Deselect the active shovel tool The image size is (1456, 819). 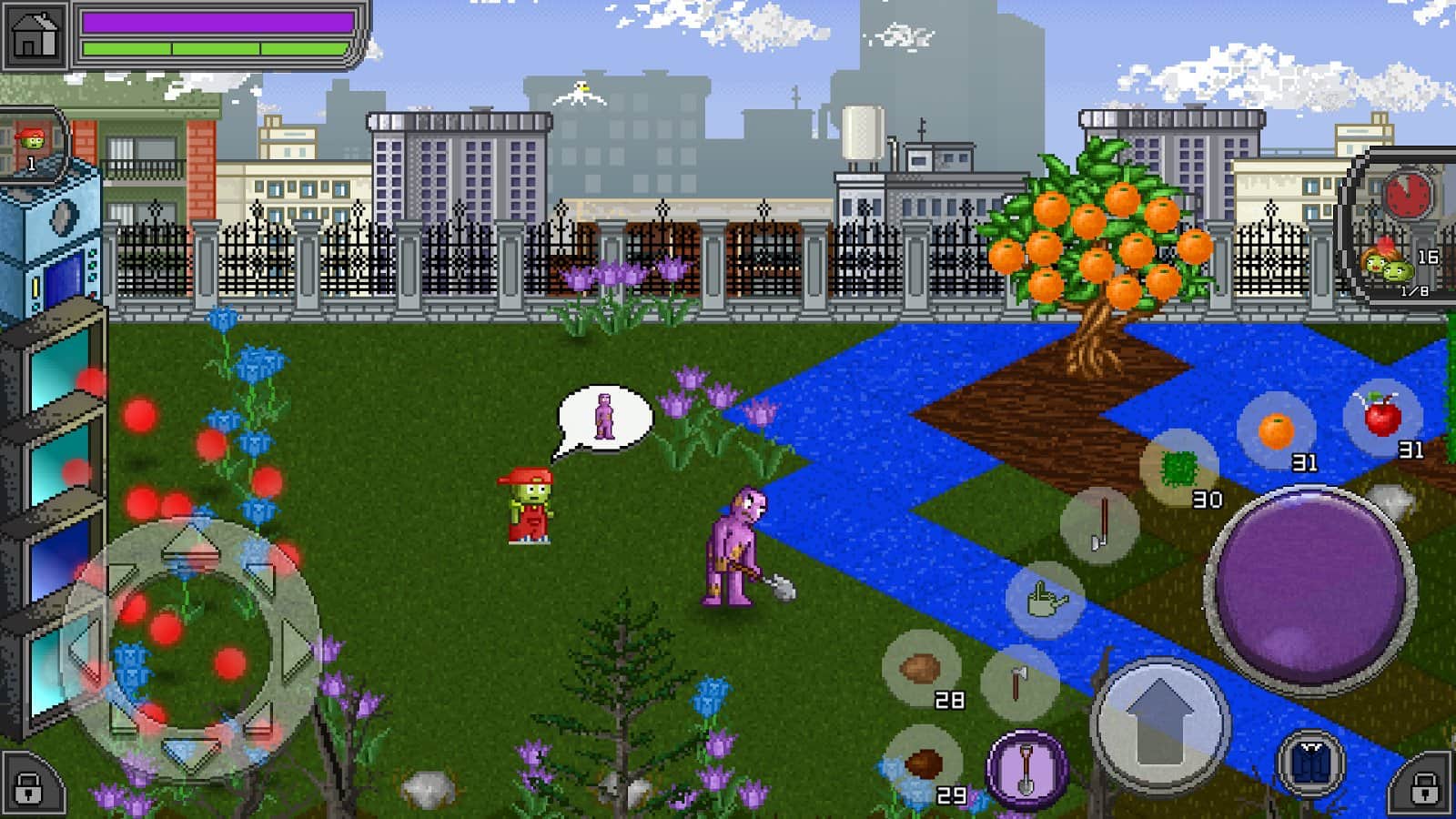tap(1028, 769)
